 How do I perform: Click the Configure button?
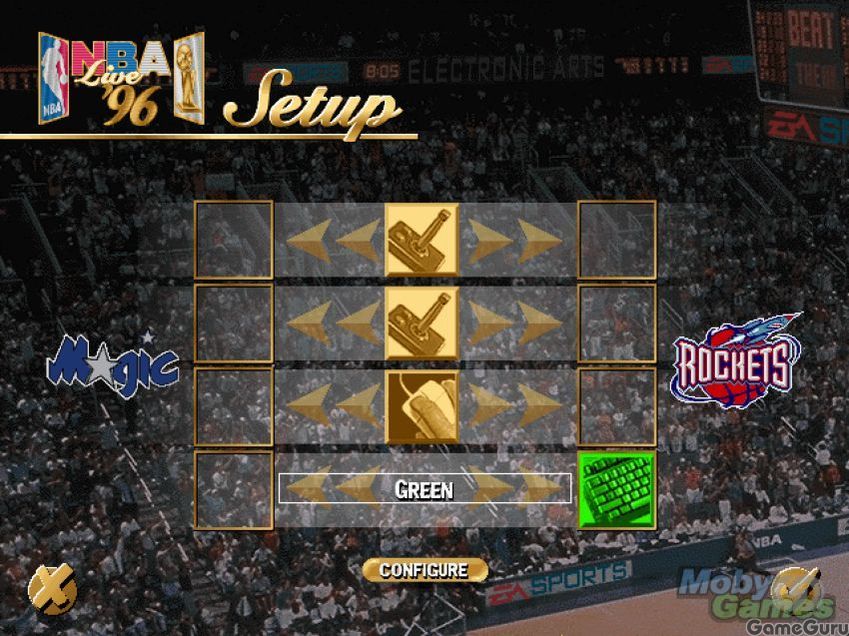click(424, 570)
